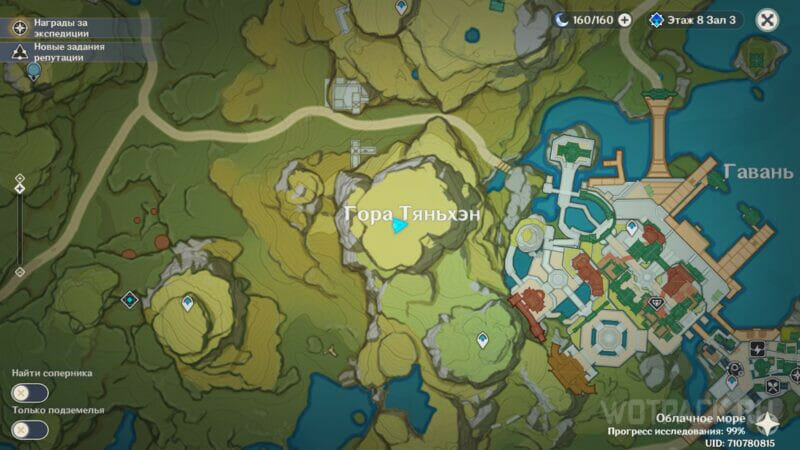The height and width of the screenshot is (450, 800).
Task: Select the waypoint on the hill south of Гора Тяньхэн
Action: point(483,340)
